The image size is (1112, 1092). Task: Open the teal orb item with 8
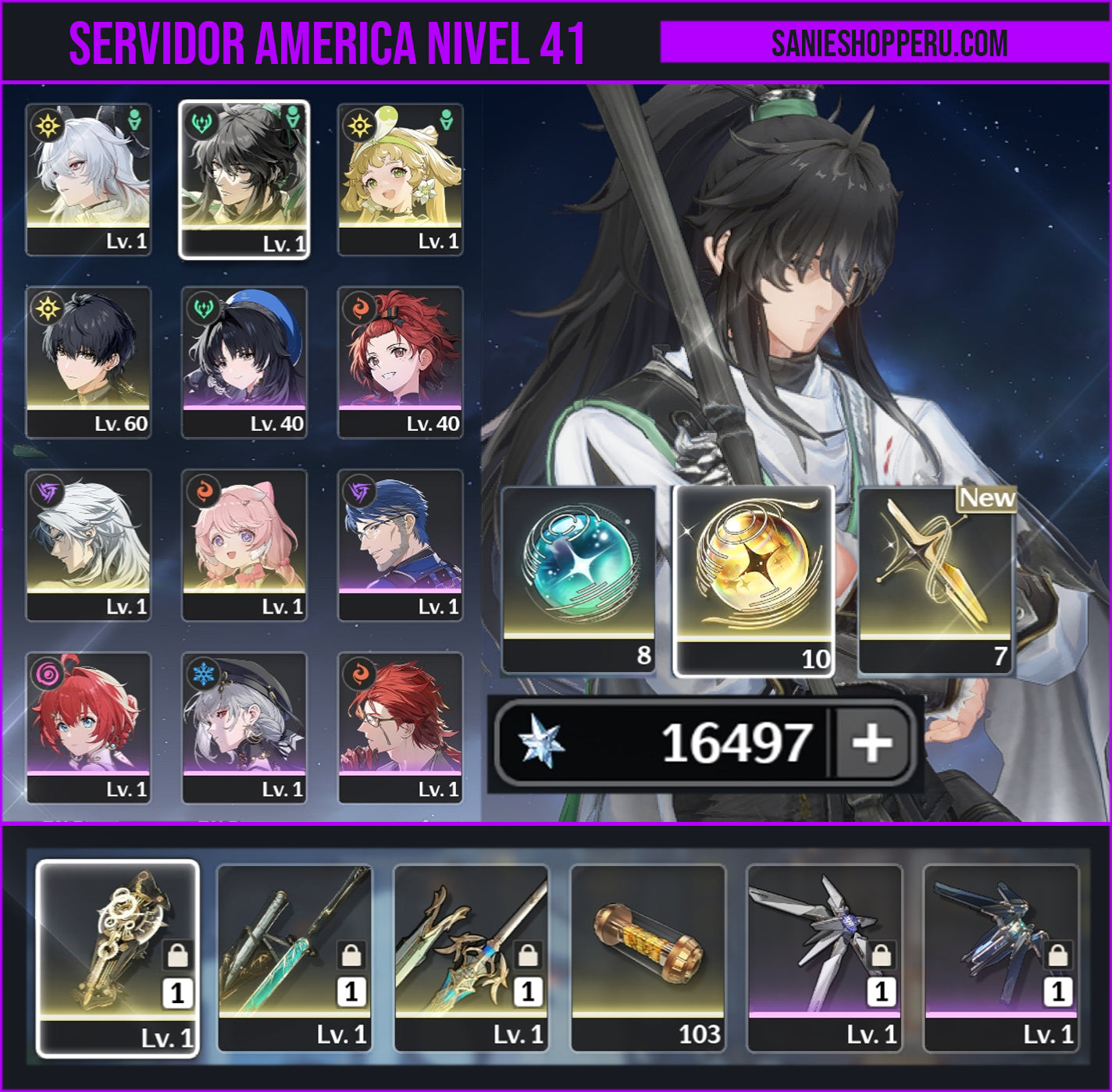579,578
